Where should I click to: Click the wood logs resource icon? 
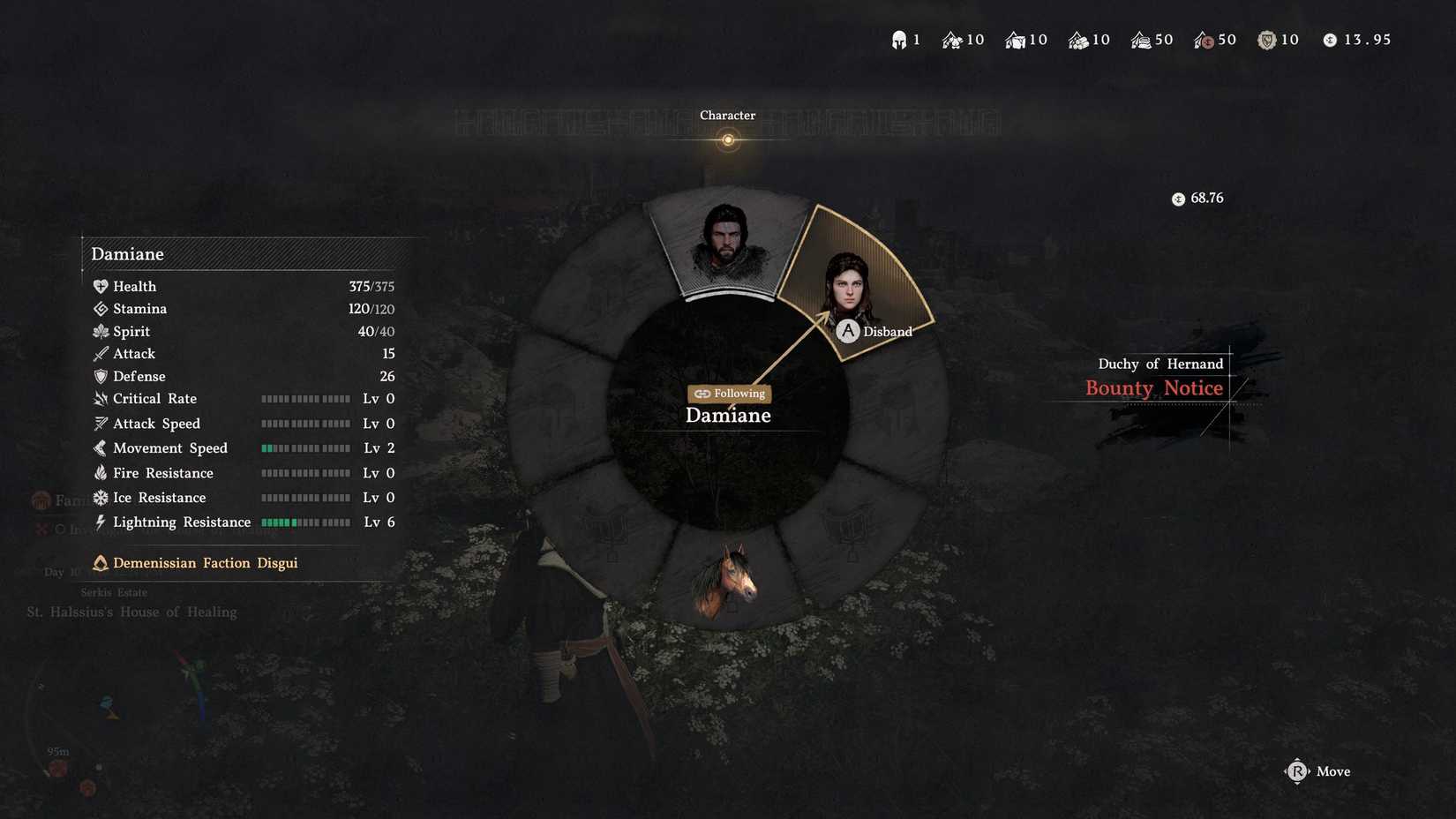pyautogui.click(x=1078, y=39)
